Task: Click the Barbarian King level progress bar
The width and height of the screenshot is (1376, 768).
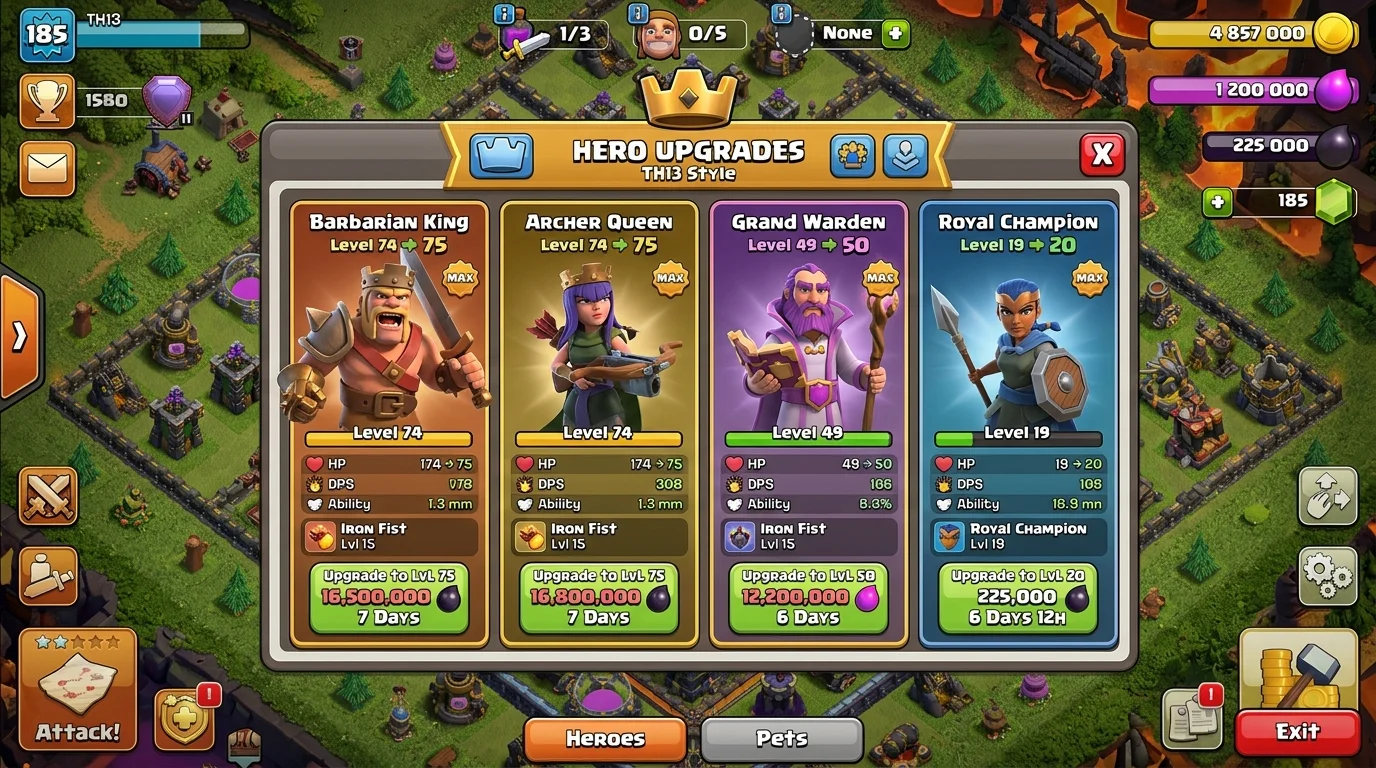Action: (389, 438)
